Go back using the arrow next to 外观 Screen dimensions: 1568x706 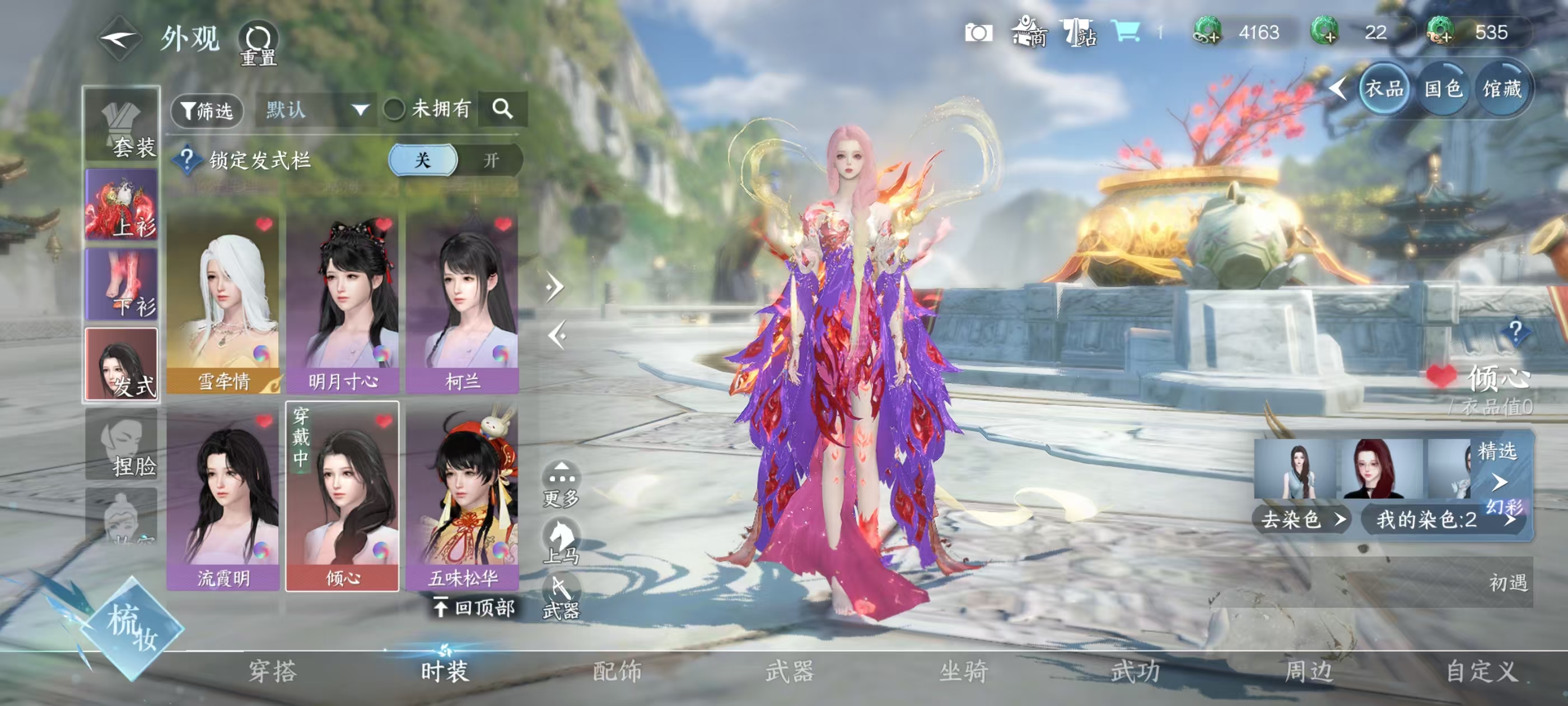(x=119, y=39)
